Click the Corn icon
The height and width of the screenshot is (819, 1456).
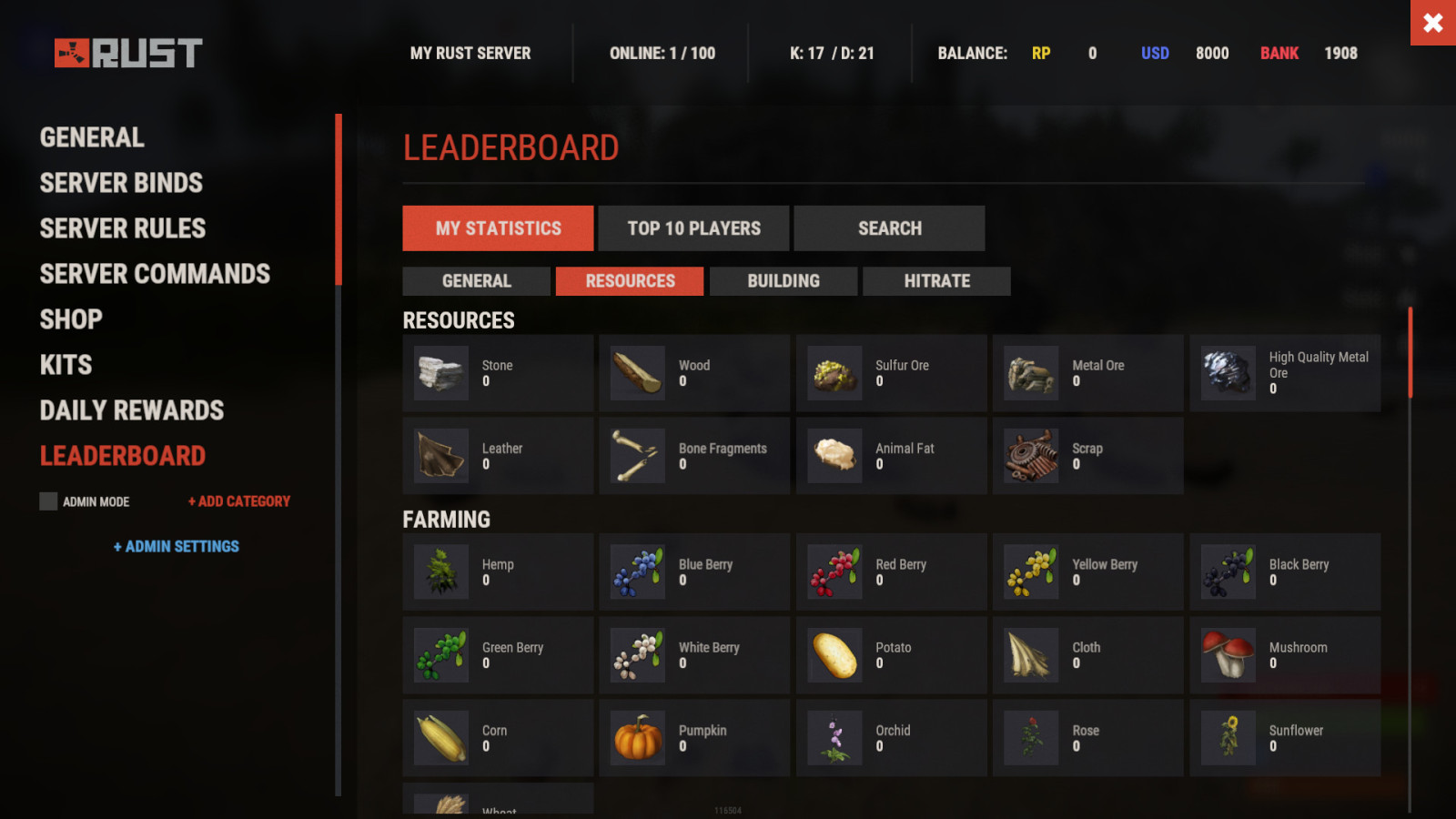coord(440,737)
